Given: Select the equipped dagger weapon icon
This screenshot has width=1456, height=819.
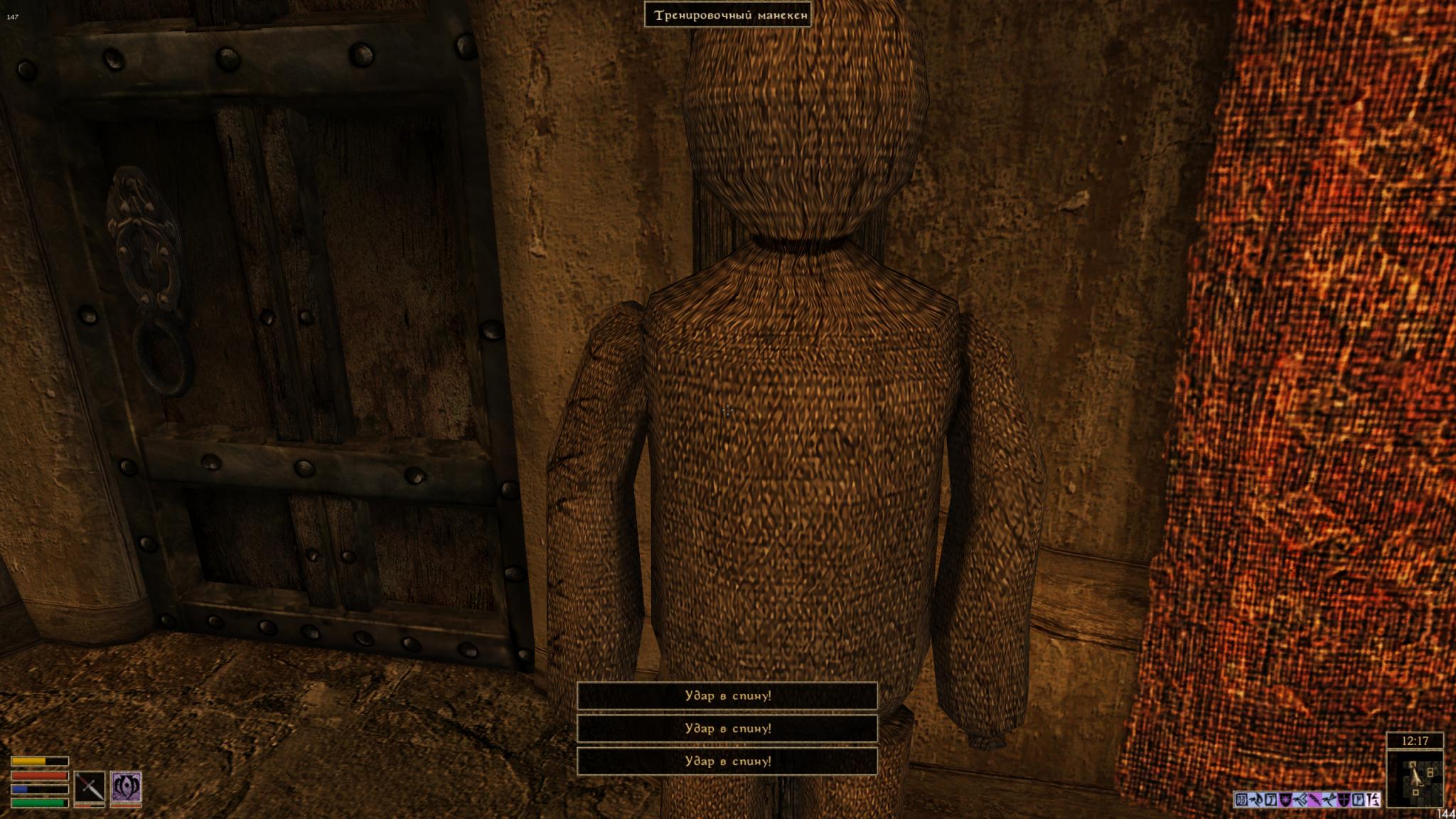Looking at the screenshot, I should tap(90, 787).
